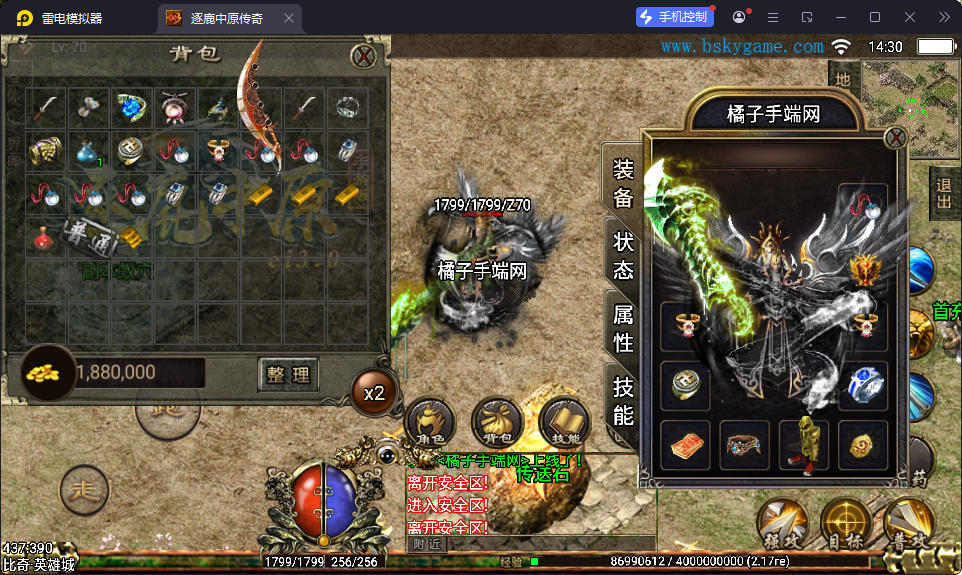Screen dimensions: 962x575
Task: Toggle the x2 speed button
Action: (374, 393)
